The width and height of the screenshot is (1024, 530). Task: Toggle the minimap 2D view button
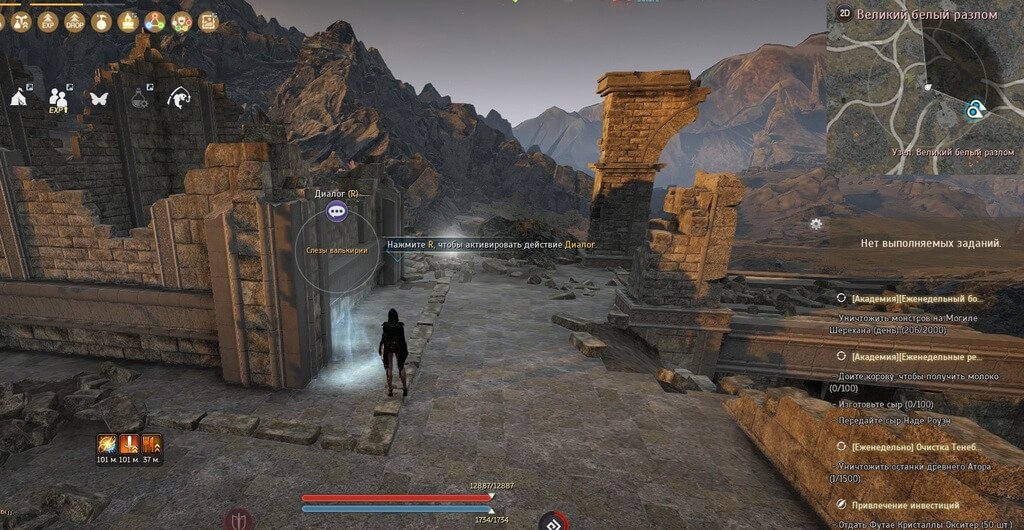[x=844, y=15]
